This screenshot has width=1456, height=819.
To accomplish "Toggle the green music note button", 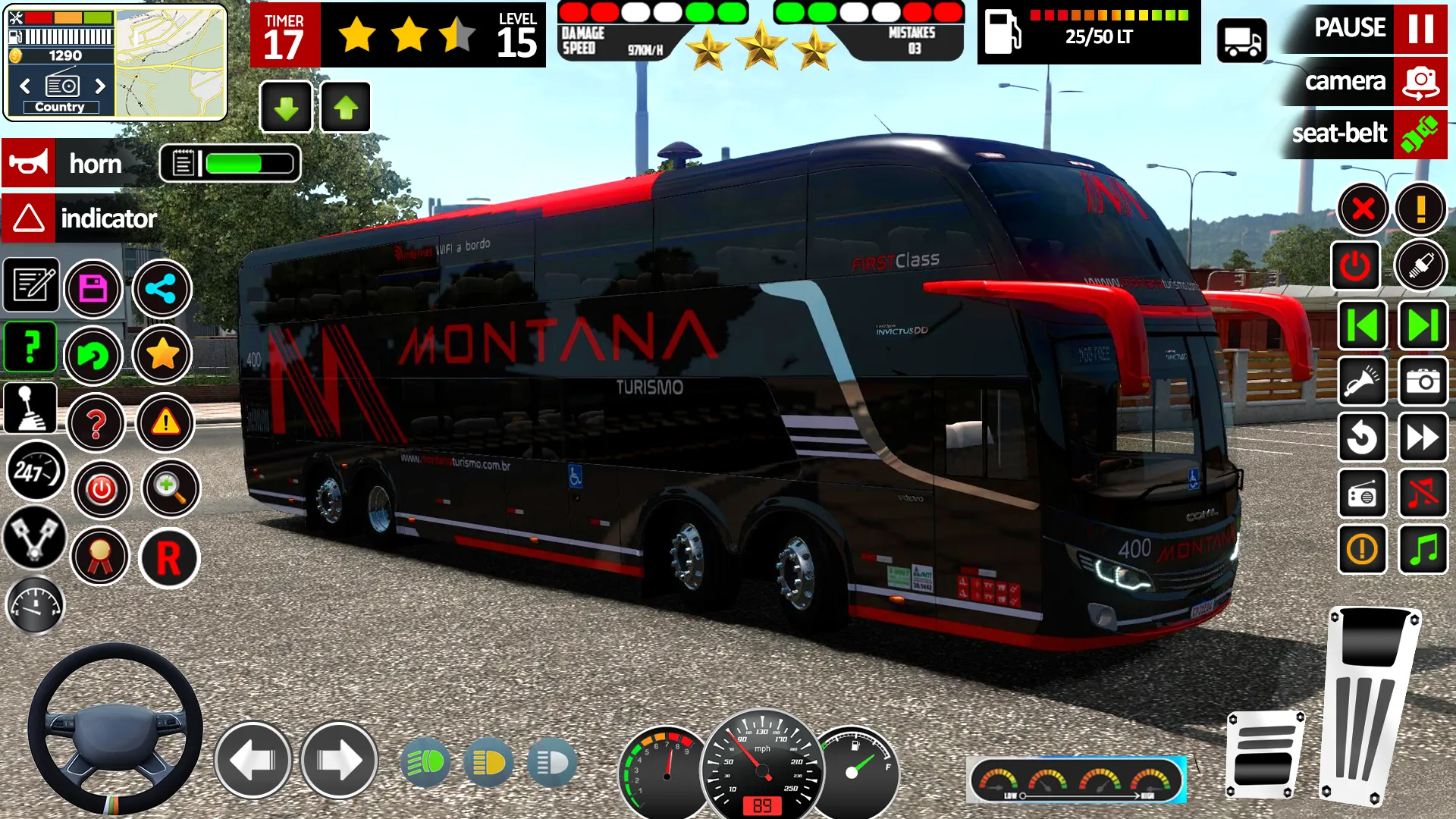I will [1423, 548].
